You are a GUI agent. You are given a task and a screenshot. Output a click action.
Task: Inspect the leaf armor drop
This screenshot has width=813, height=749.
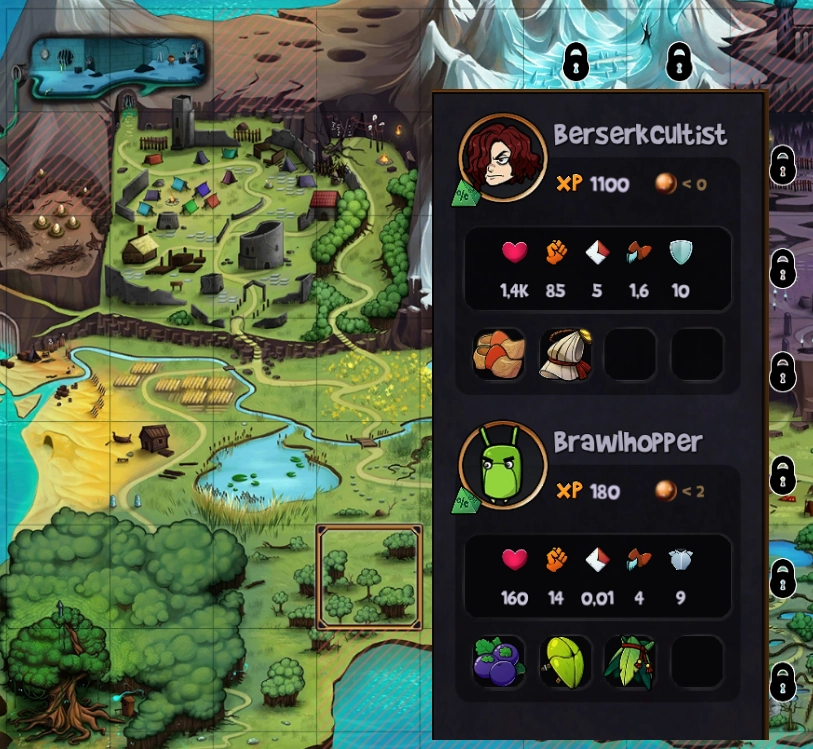pyautogui.click(x=630, y=662)
